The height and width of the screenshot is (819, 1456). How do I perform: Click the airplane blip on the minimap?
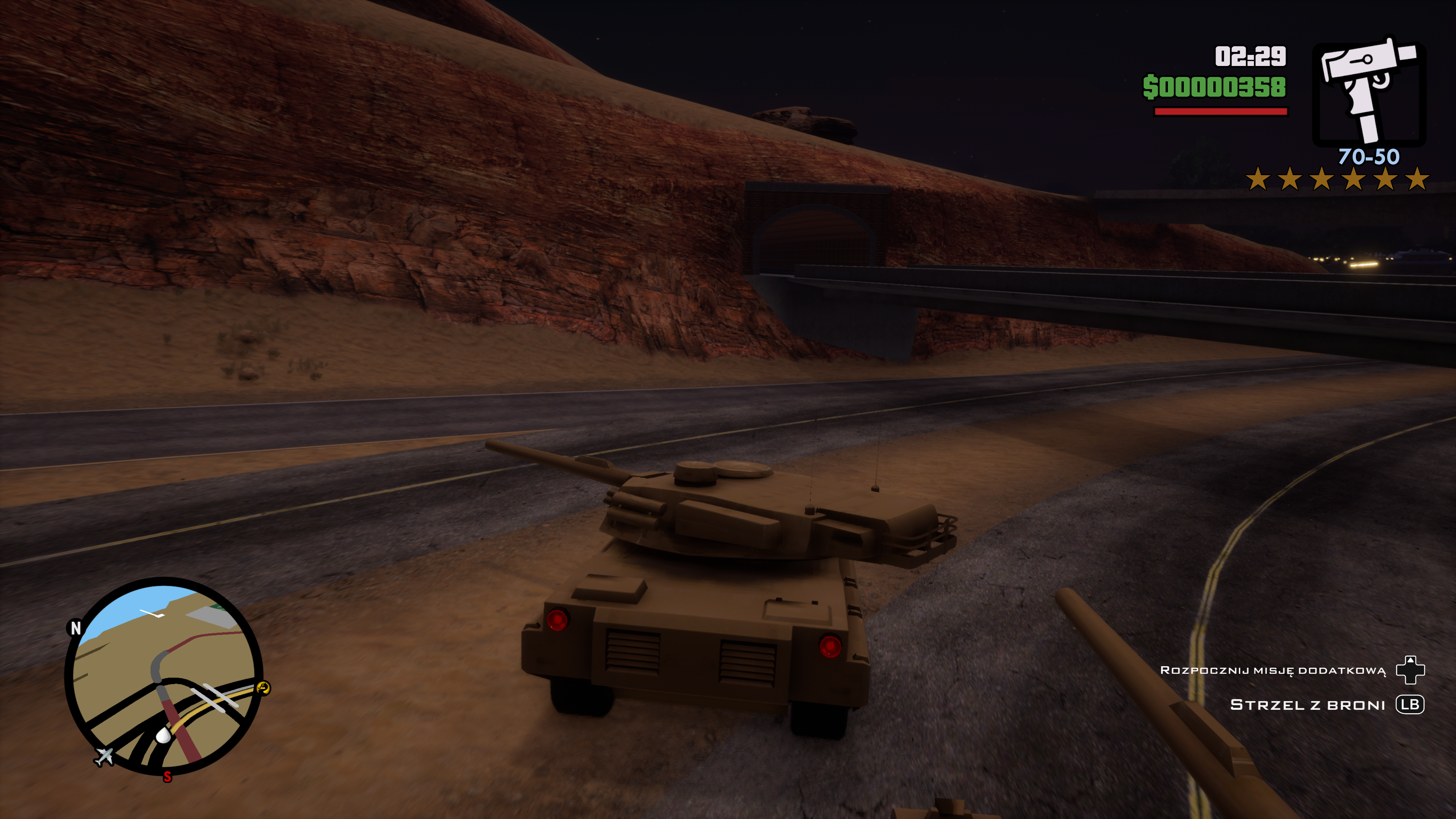point(104,756)
